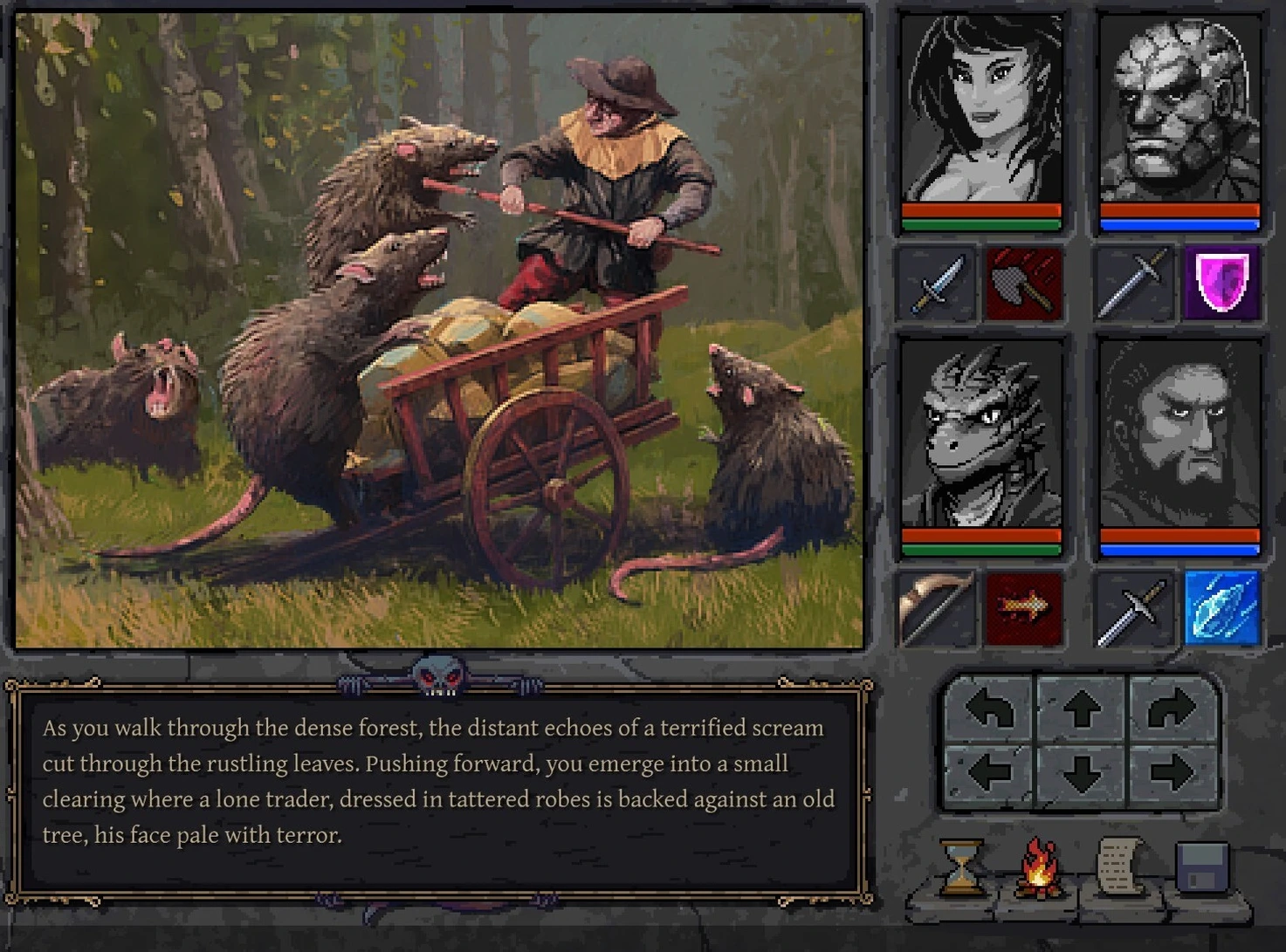The image size is (1286, 952).
Task: Fire the red arrow shot ability
Action: point(1024,607)
